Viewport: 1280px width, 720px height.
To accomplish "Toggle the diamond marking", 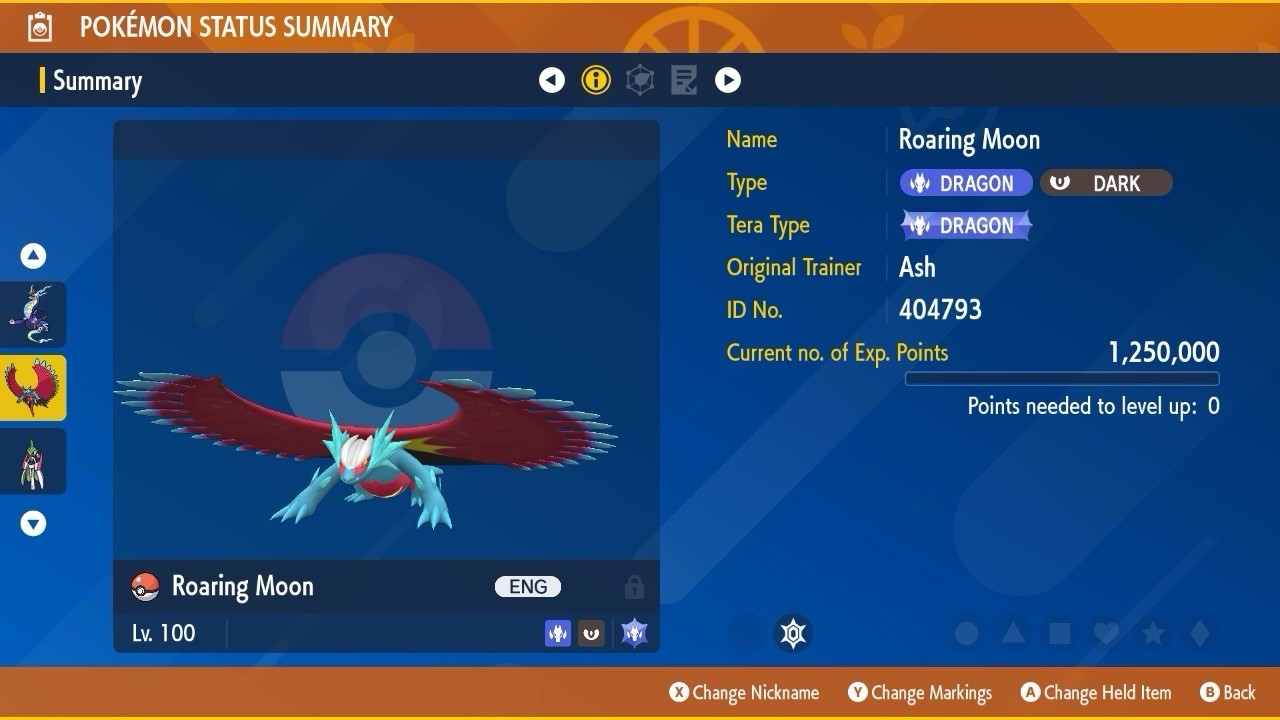I will 1200,633.
